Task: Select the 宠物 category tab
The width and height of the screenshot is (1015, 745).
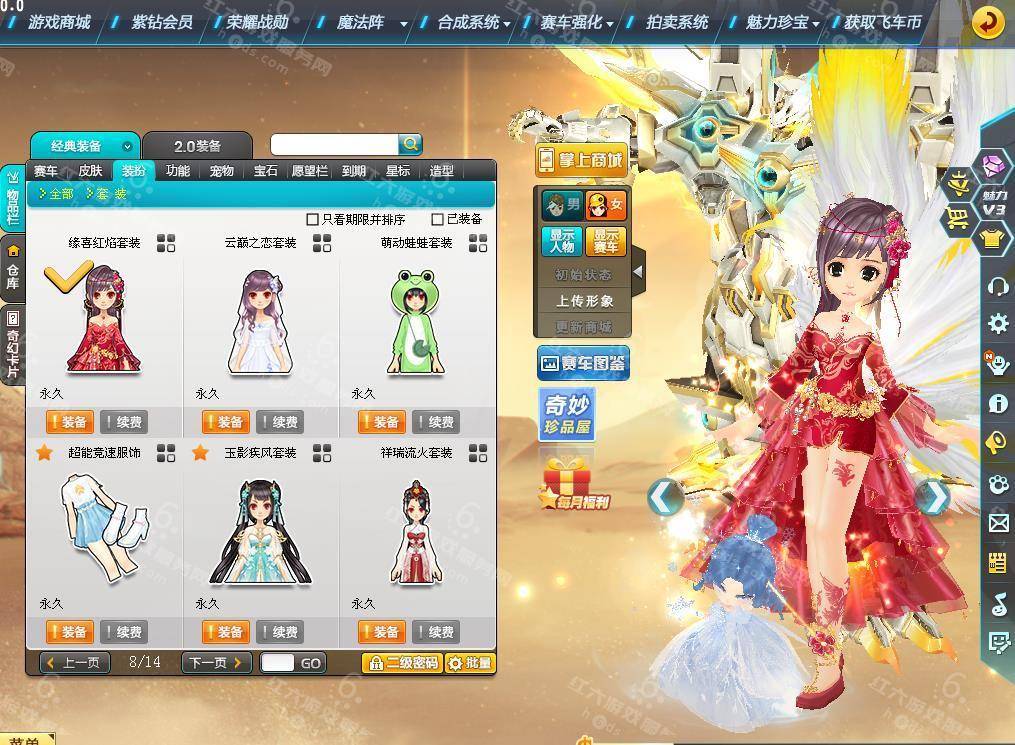Action: [x=221, y=171]
